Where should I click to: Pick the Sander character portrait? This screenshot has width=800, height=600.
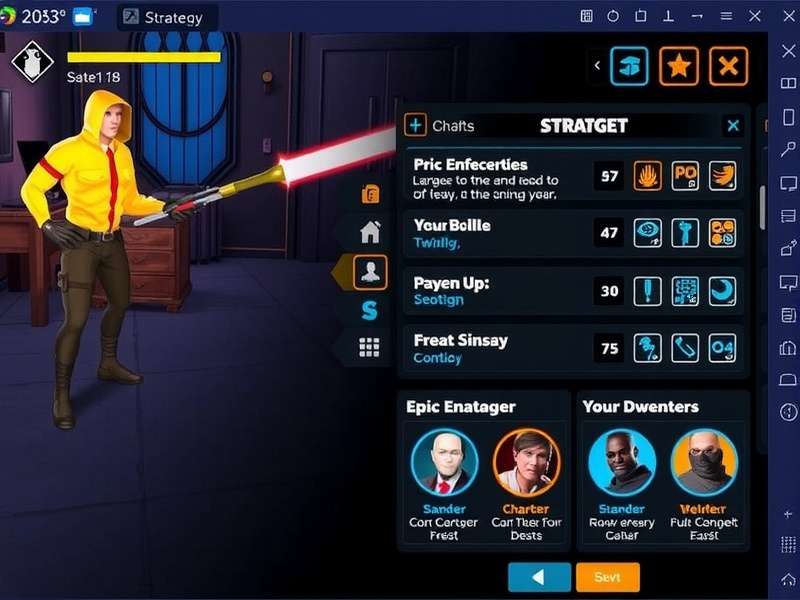(x=444, y=463)
